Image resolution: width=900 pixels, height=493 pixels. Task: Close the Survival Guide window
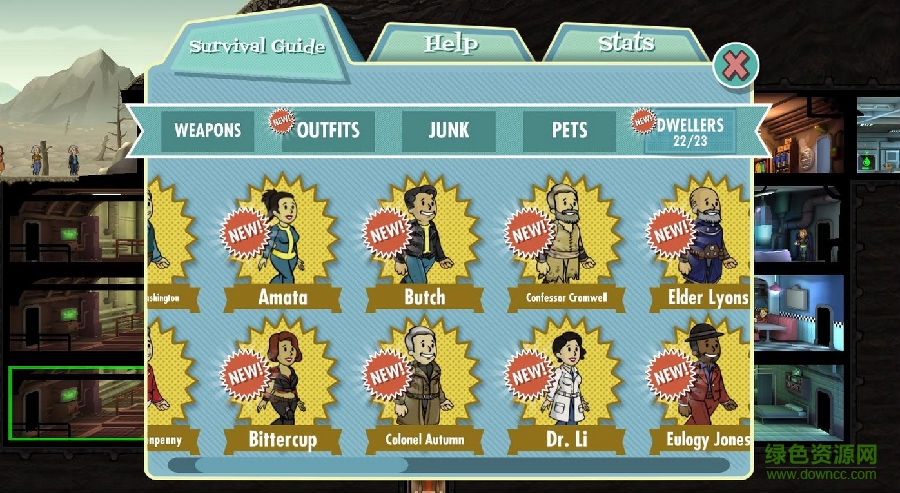click(735, 67)
